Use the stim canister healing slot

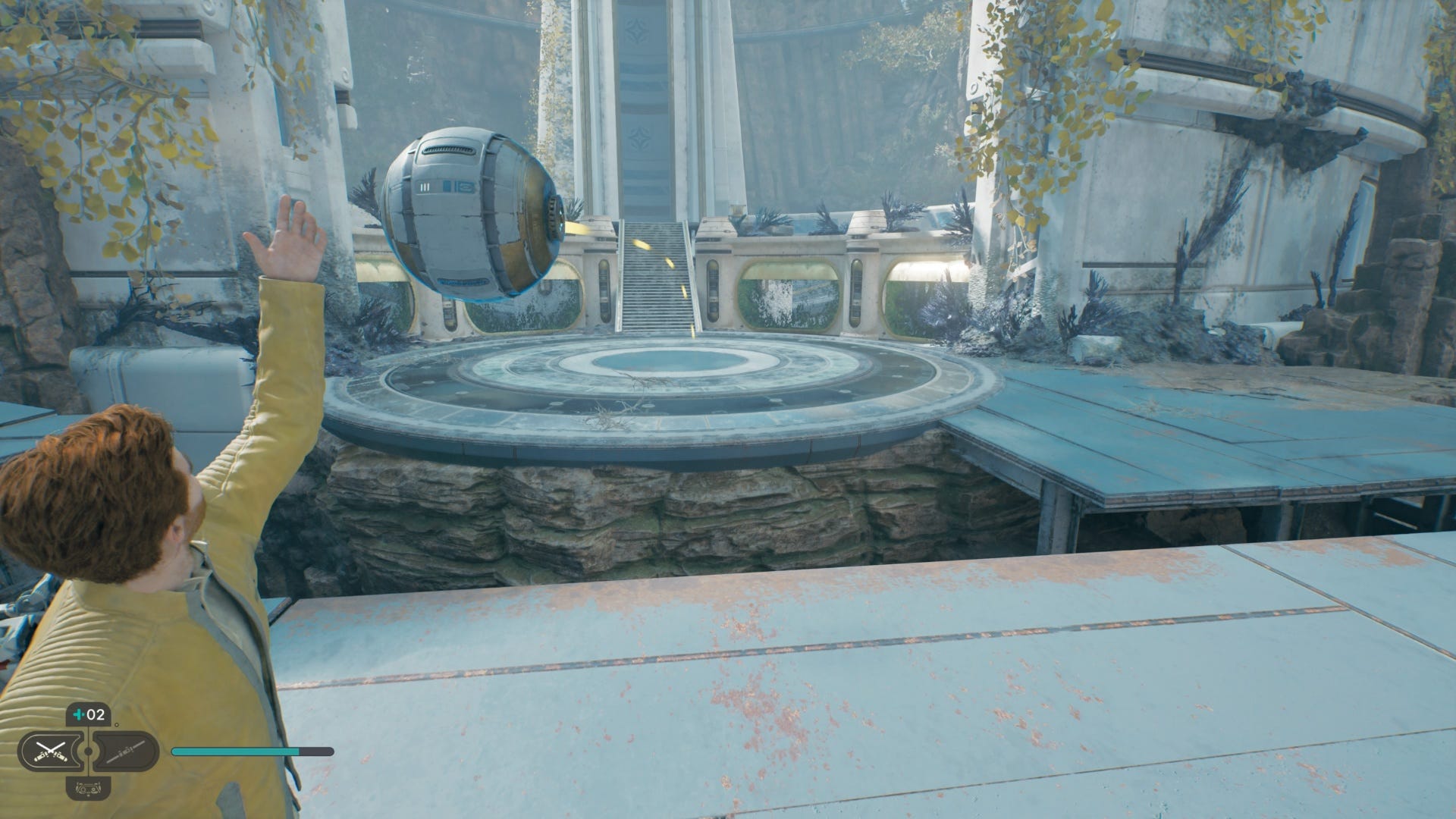pos(88,716)
